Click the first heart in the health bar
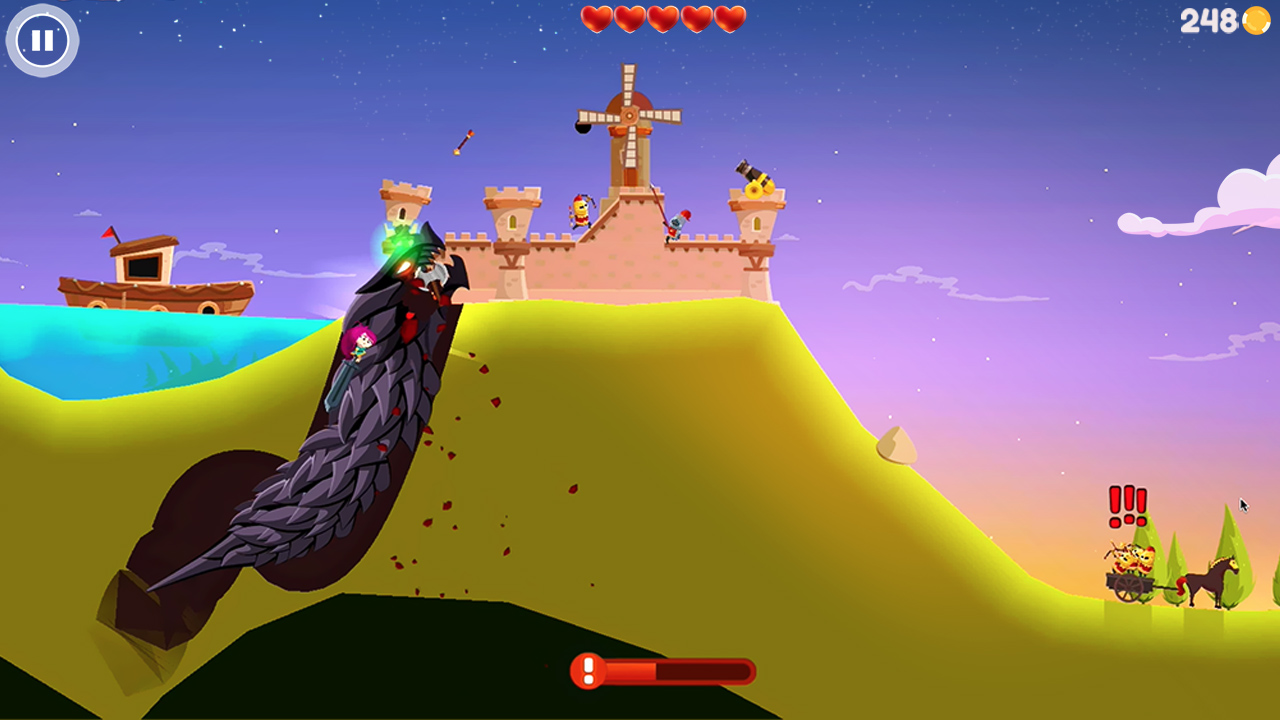 (596, 18)
